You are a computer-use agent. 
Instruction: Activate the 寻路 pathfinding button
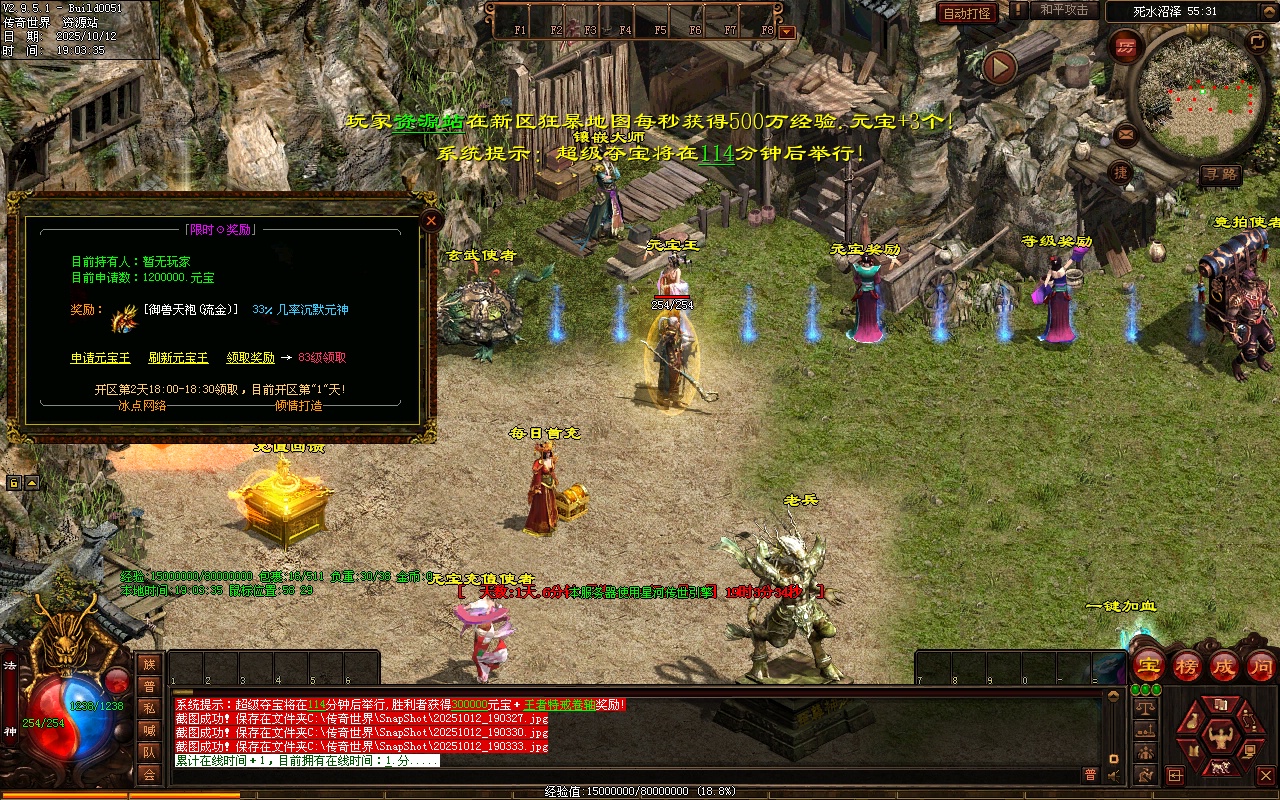[1221, 175]
